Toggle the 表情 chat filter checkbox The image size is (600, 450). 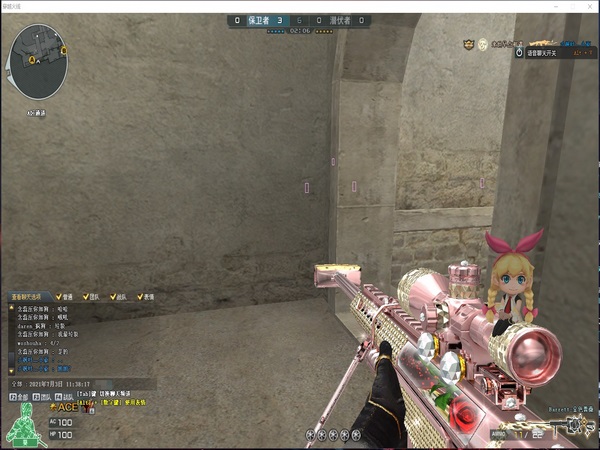click(x=142, y=297)
